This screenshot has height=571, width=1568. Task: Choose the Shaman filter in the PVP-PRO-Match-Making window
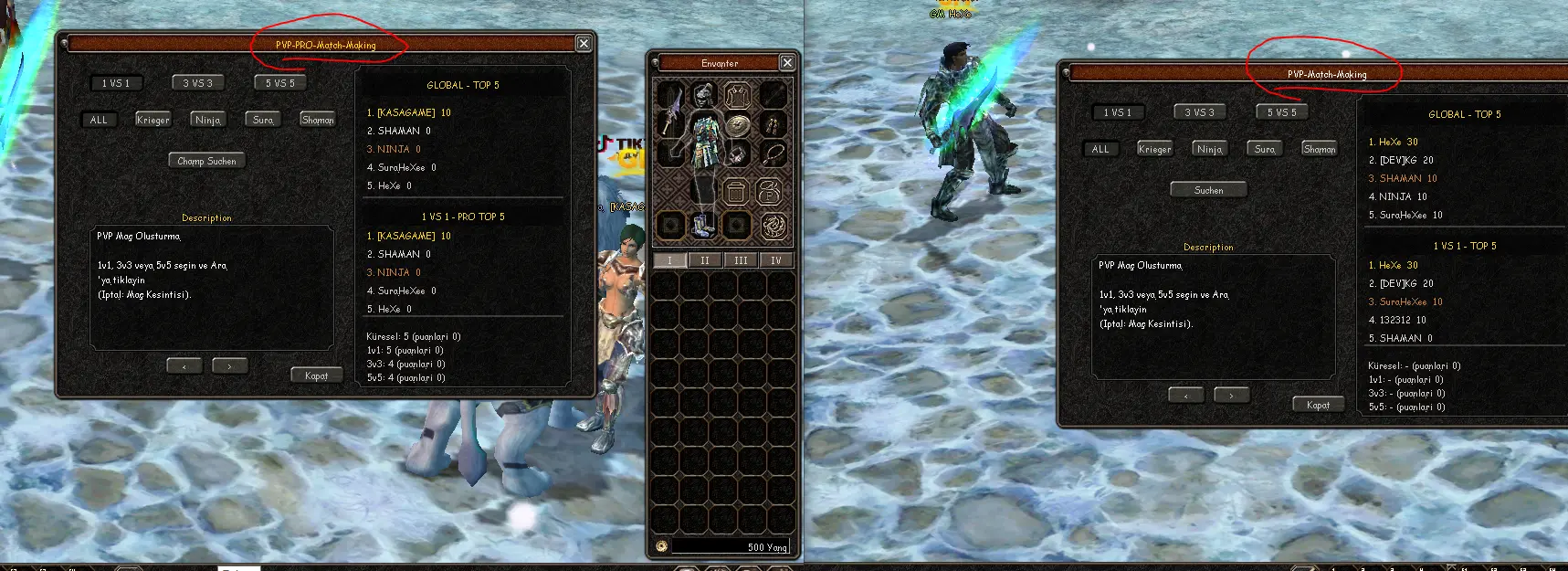317,120
